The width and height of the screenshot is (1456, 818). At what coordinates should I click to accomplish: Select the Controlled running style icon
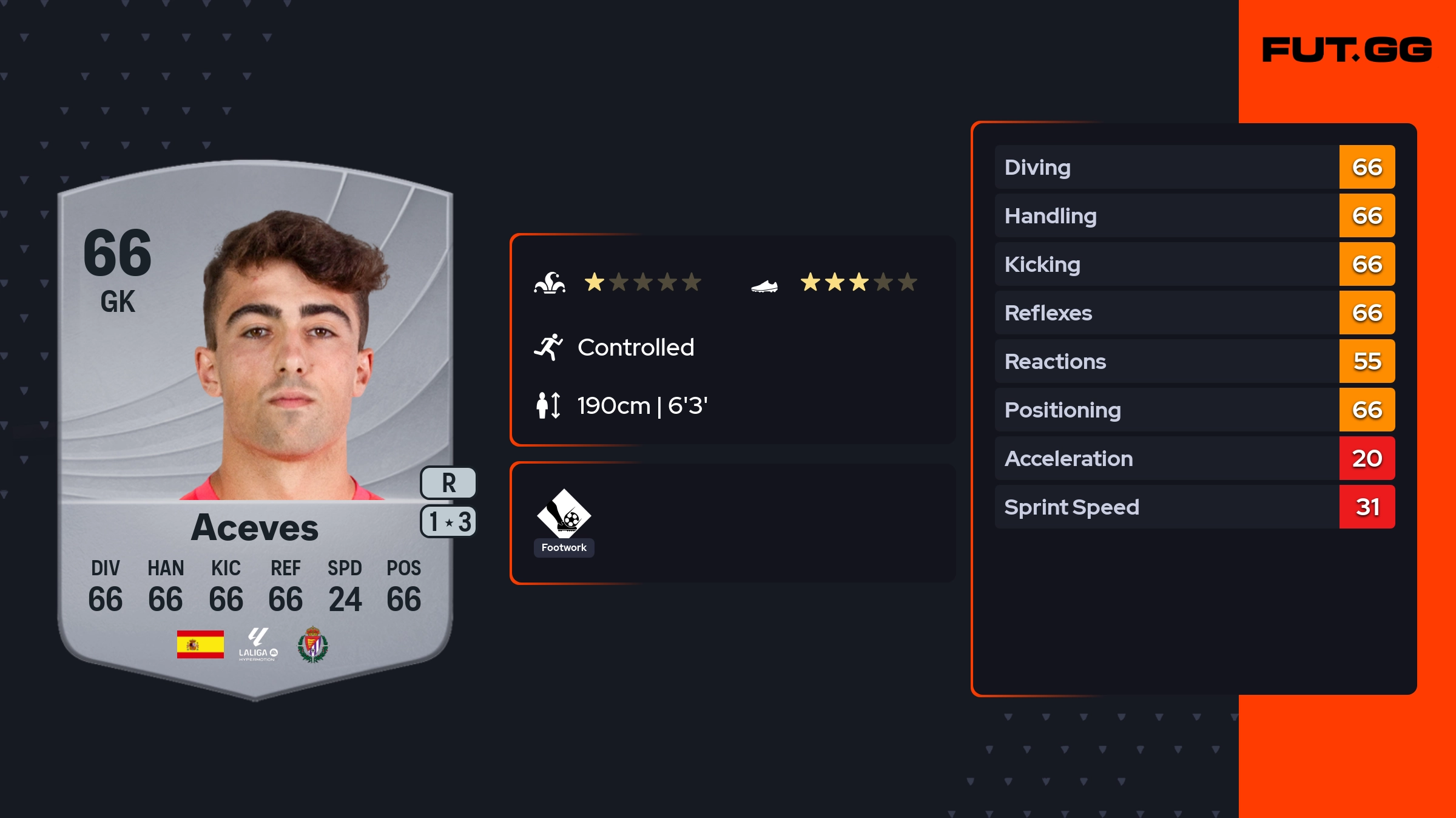(548, 347)
